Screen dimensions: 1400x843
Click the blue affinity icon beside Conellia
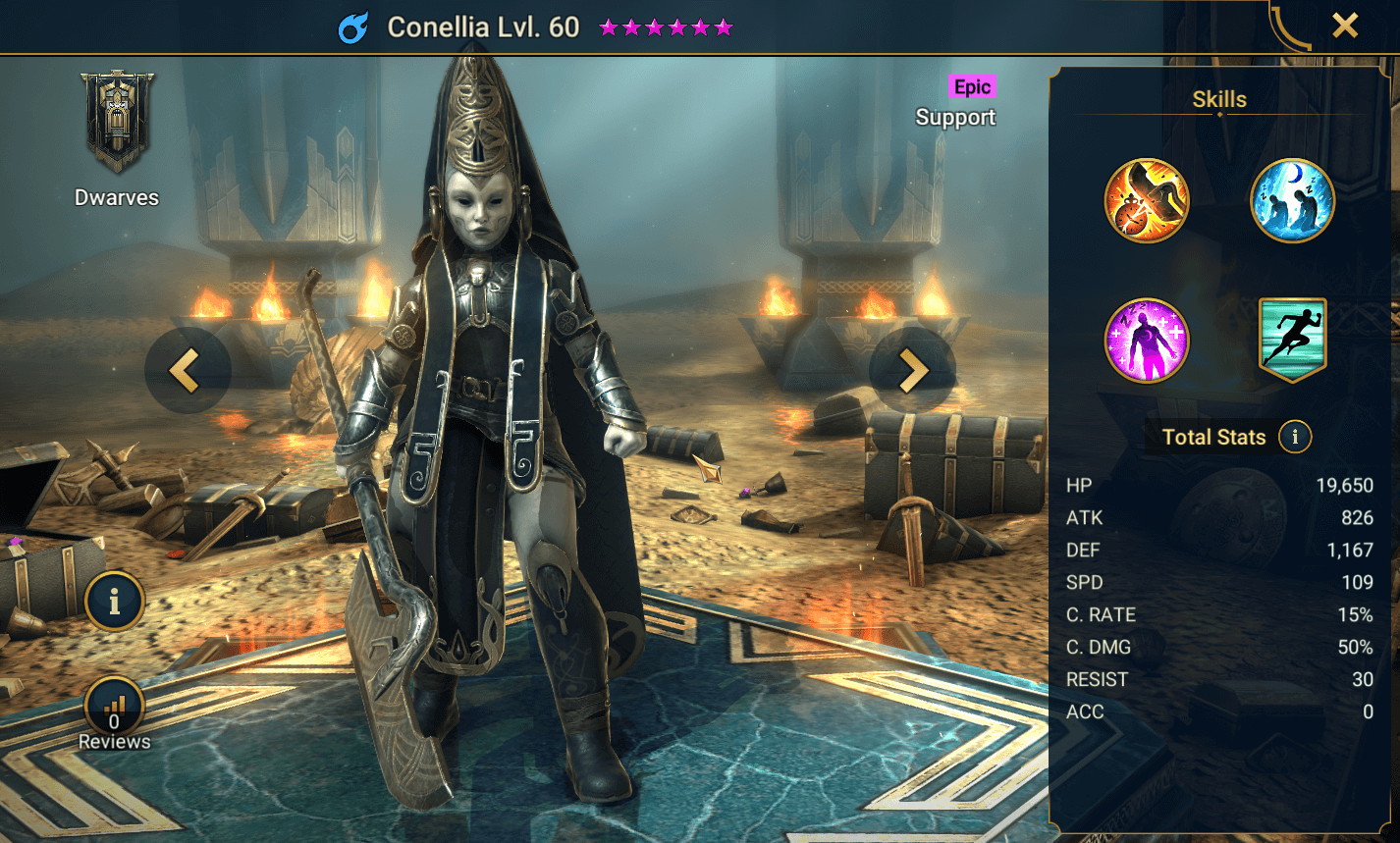click(352, 27)
